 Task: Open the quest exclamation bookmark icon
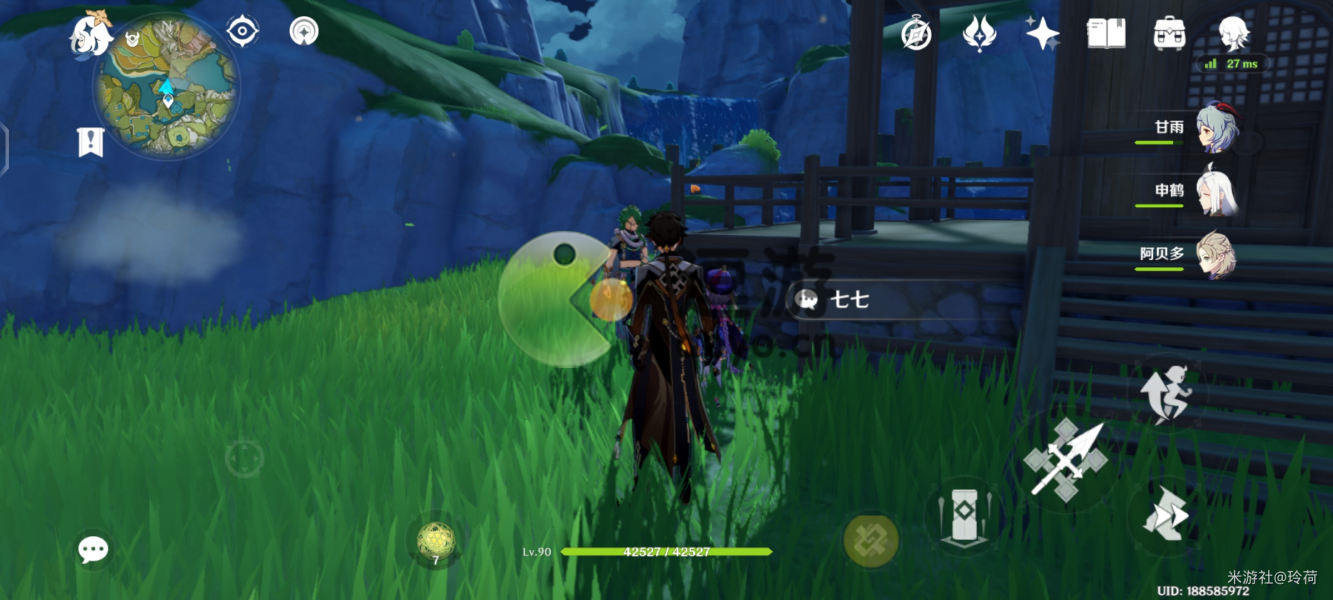tap(91, 142)
